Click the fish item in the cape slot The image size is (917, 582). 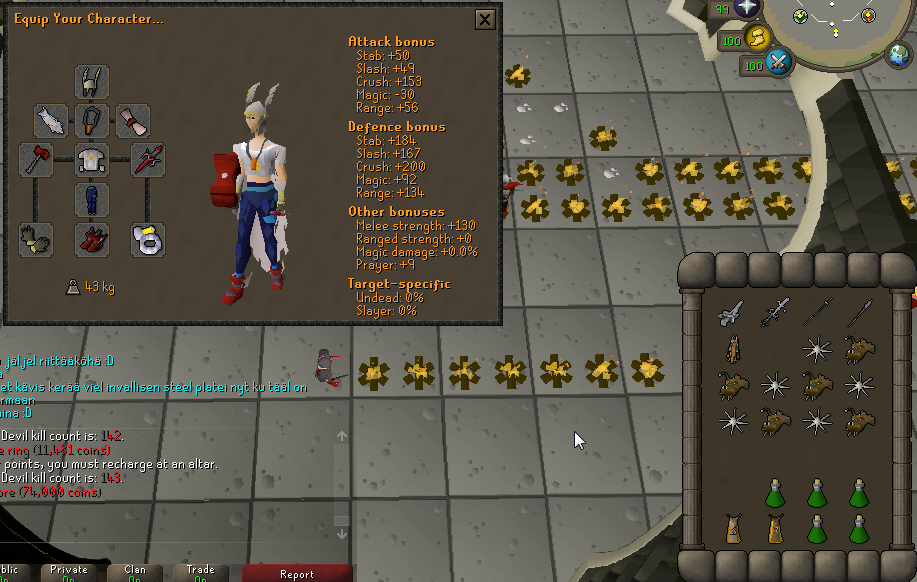click(x=51, y=121)
